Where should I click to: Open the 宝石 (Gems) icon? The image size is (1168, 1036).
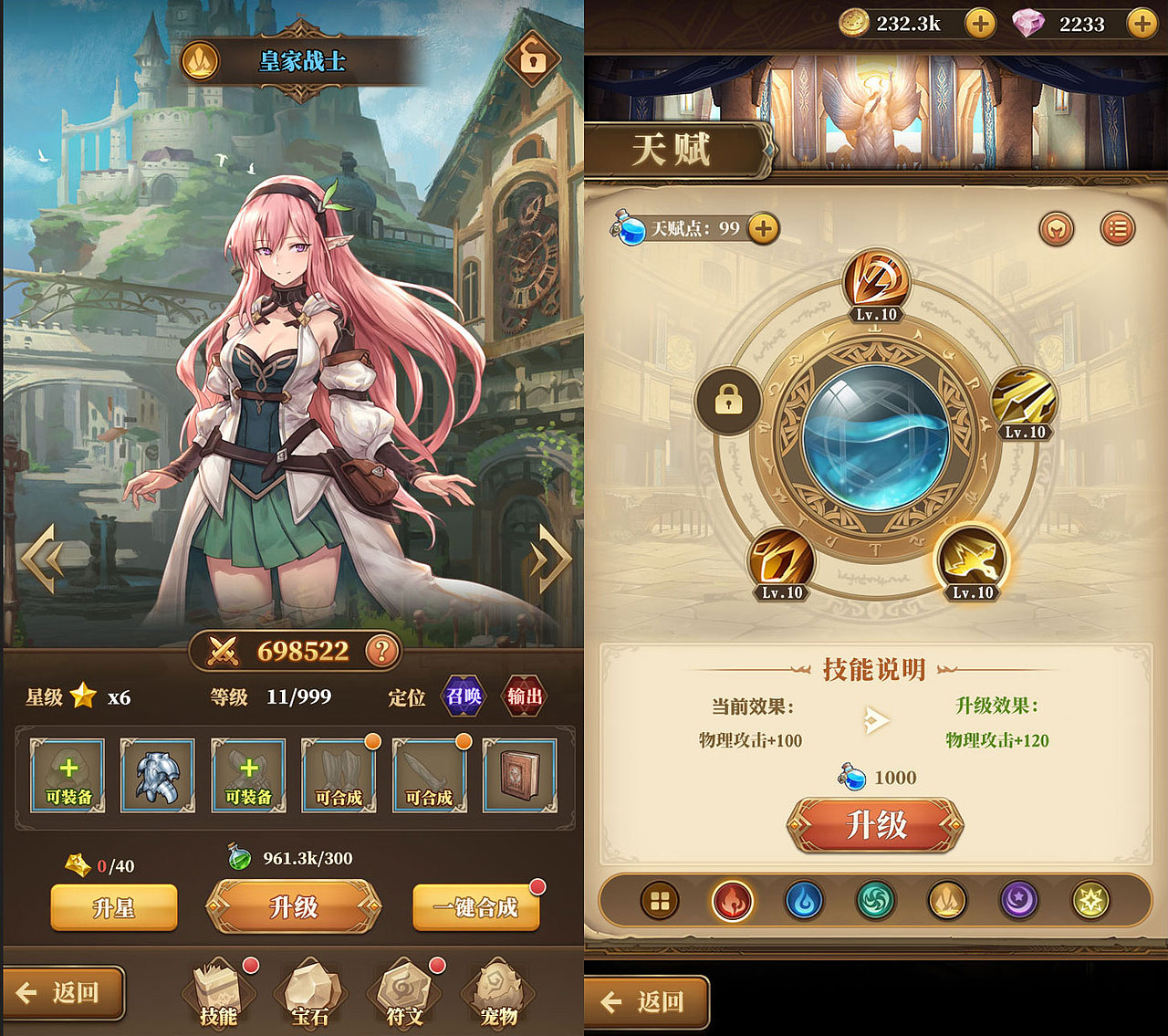(x=309, y=990)
